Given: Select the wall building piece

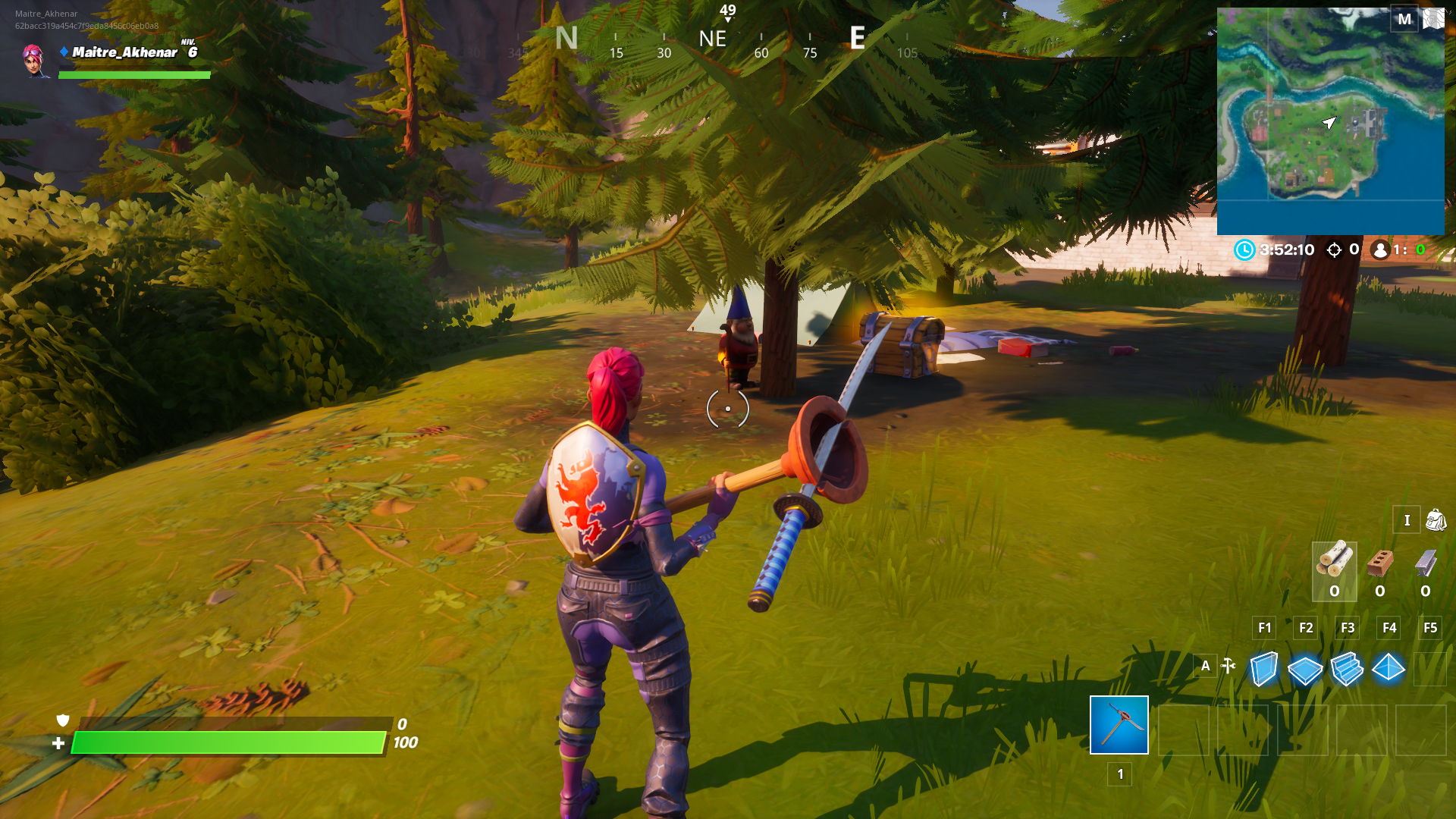Looking at the screenshot, I should (x=1263, y=669).
